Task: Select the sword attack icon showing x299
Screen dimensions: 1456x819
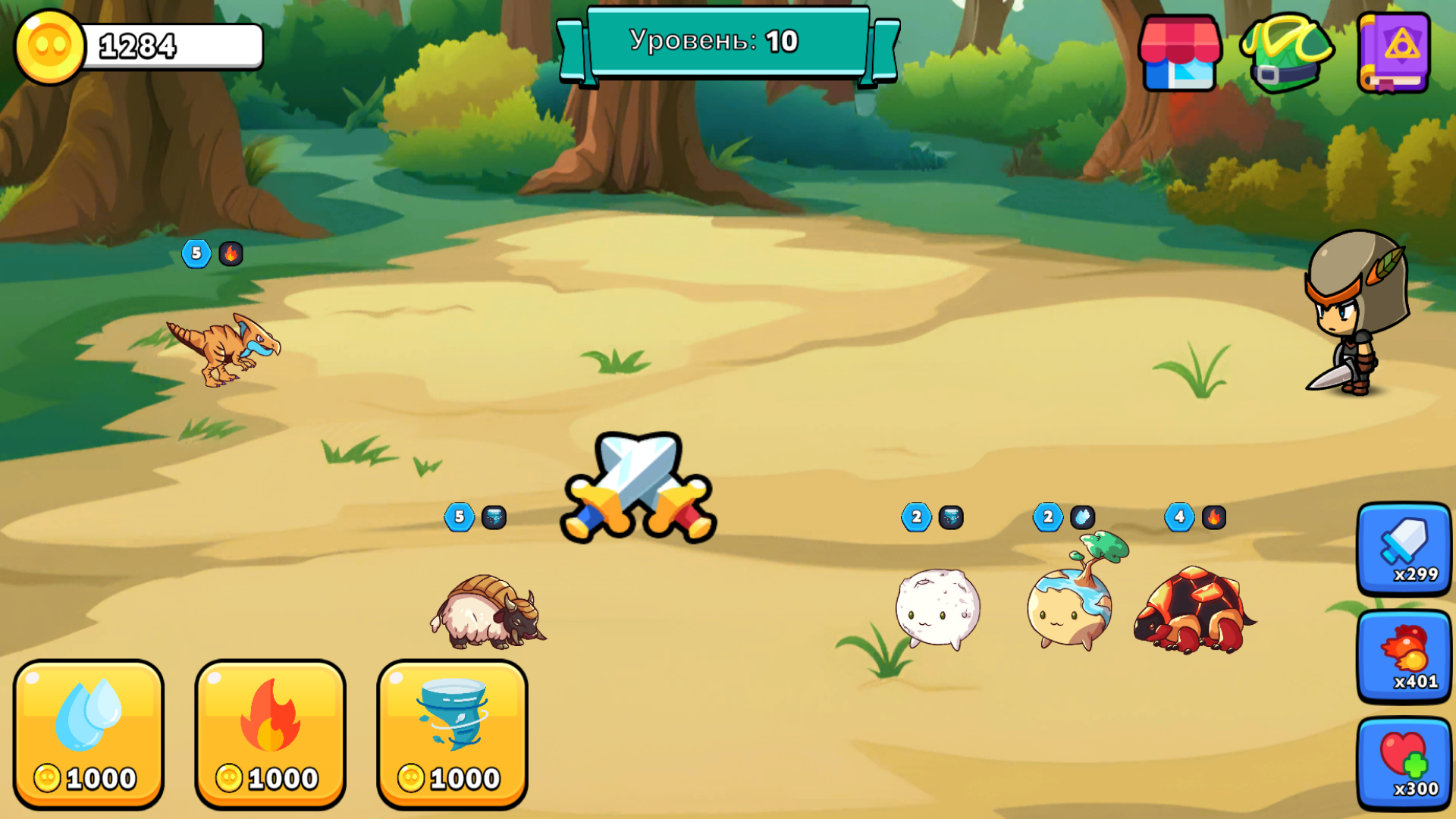Action: [1402, 550]
